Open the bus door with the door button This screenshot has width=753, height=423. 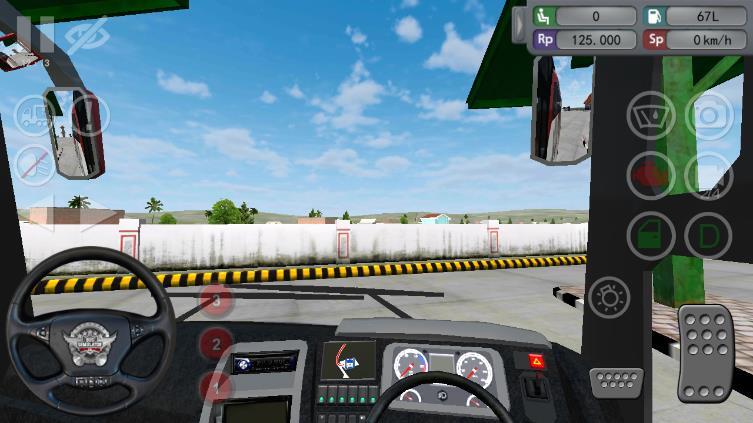(x=651, y=236)
